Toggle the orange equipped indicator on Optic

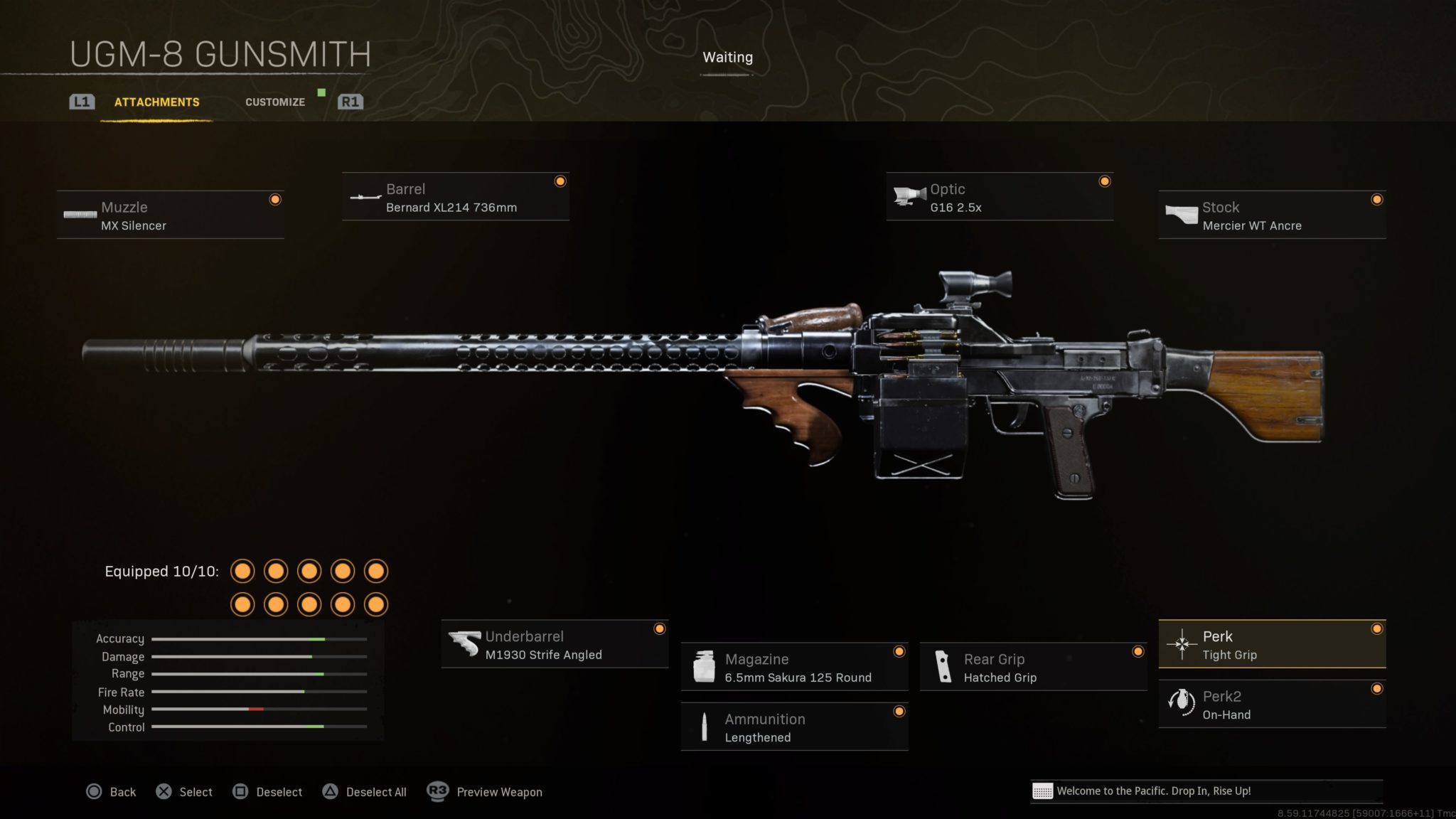click(1105, 181)
